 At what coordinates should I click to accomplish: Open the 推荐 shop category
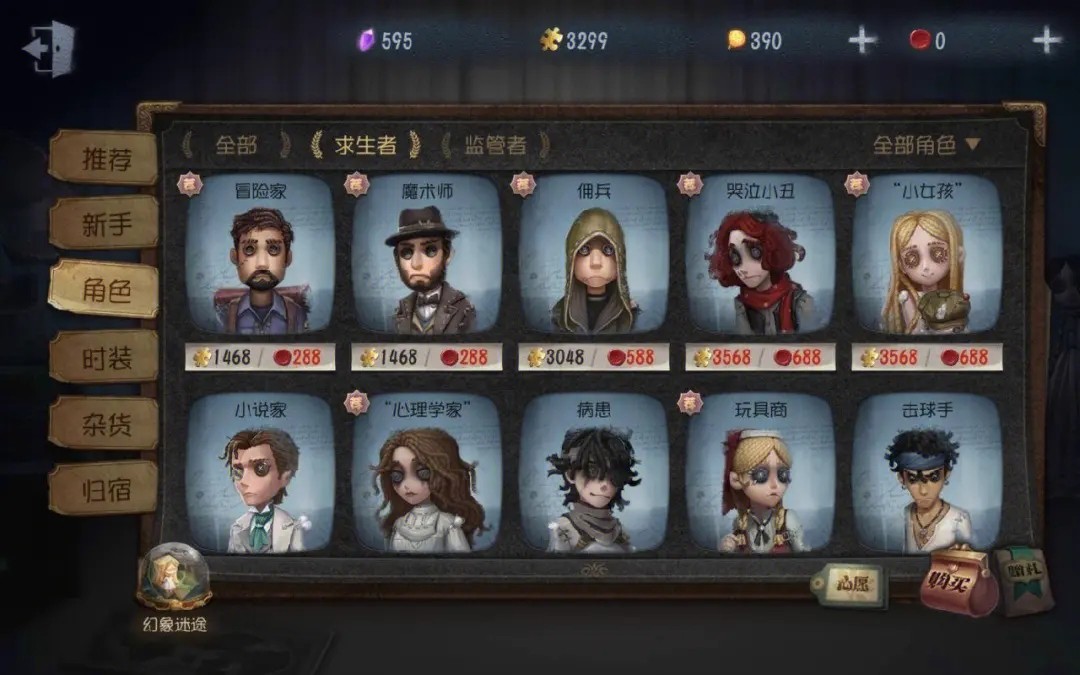106,159
